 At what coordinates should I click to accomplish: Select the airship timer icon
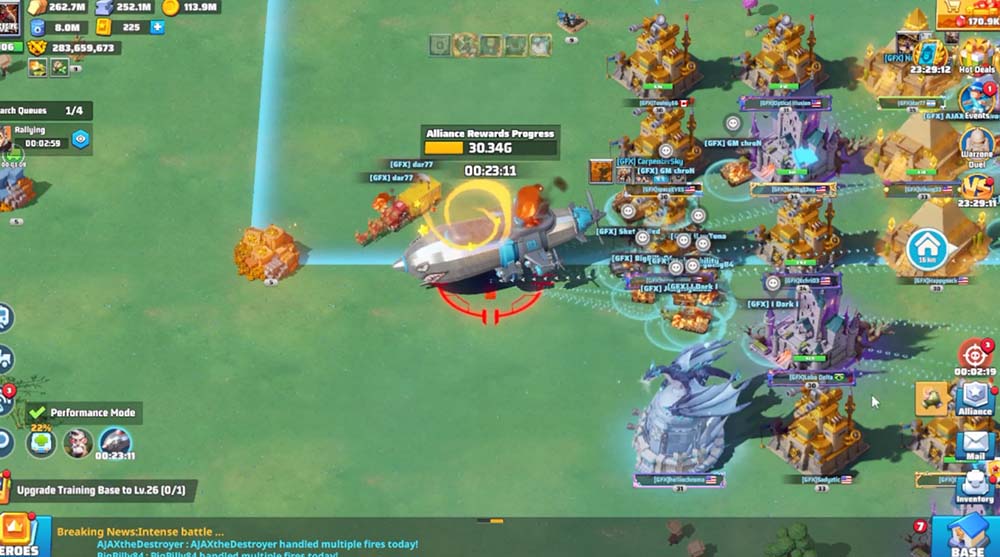tap(114, 442)
